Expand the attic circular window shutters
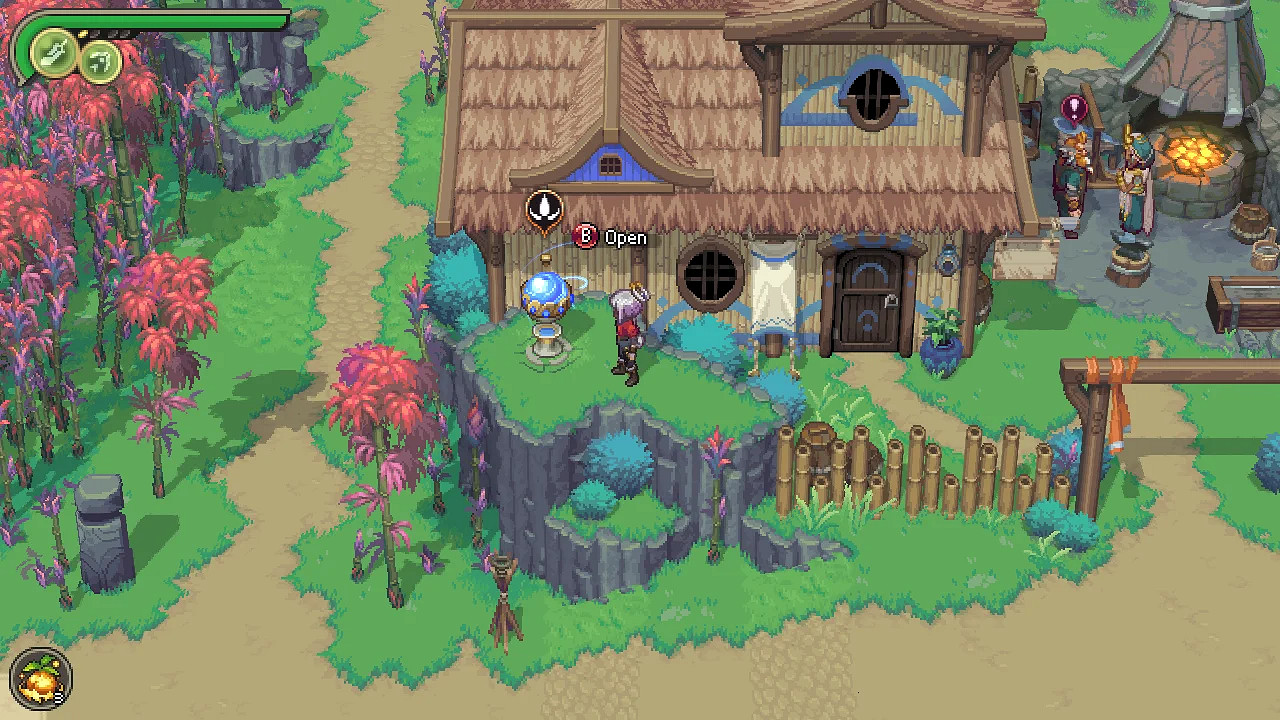This screenshot has height=720, width=1280. coord(874,95)
